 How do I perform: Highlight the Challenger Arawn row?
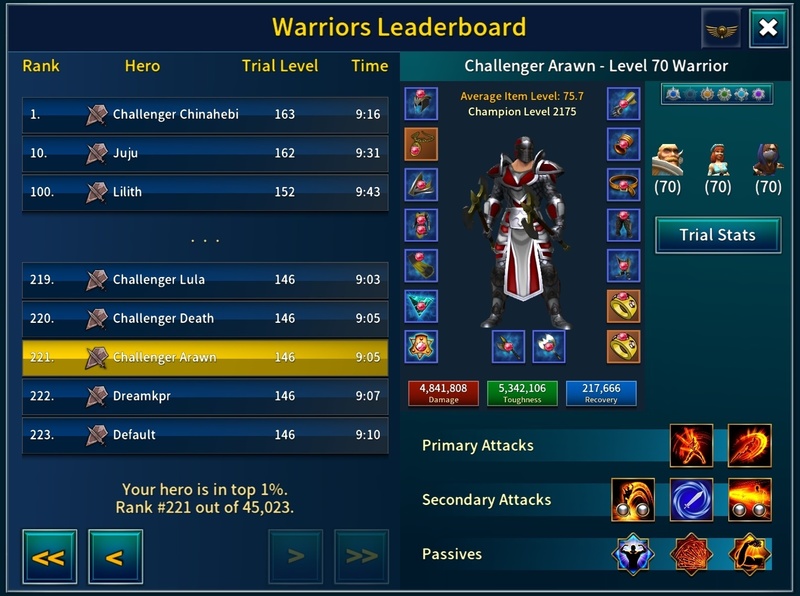pos(205,357)
